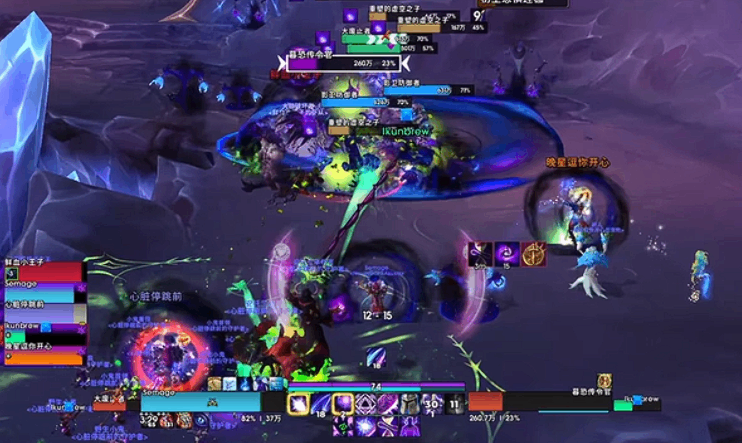The image size is (742, 443).
Task: Click the purple vortex cooldown icon
Action: pyautogui.click(x=505, y=254)
